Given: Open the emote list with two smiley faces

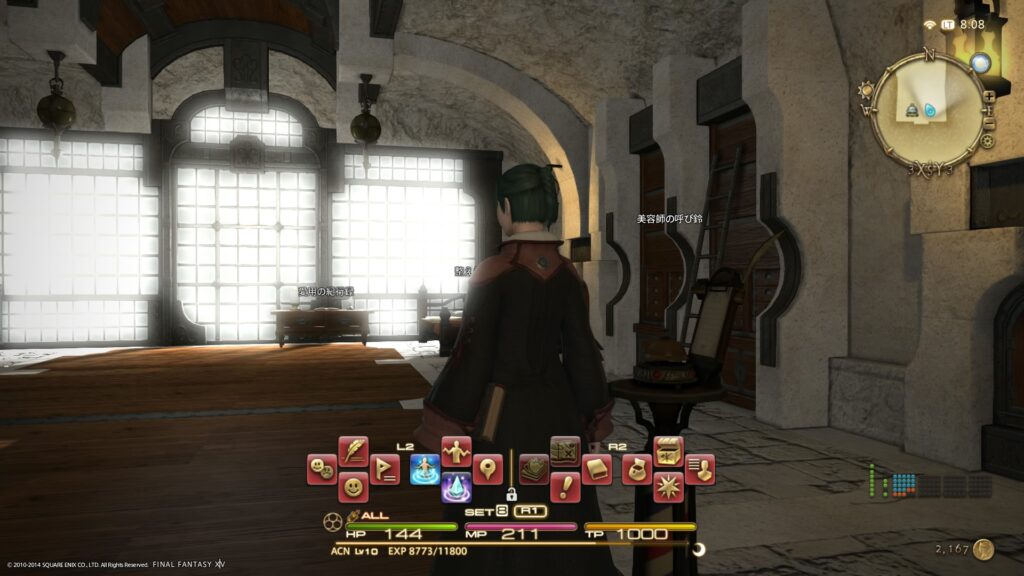Looking at the screenshot, I should pyautogui.click(x=321, y=467).
